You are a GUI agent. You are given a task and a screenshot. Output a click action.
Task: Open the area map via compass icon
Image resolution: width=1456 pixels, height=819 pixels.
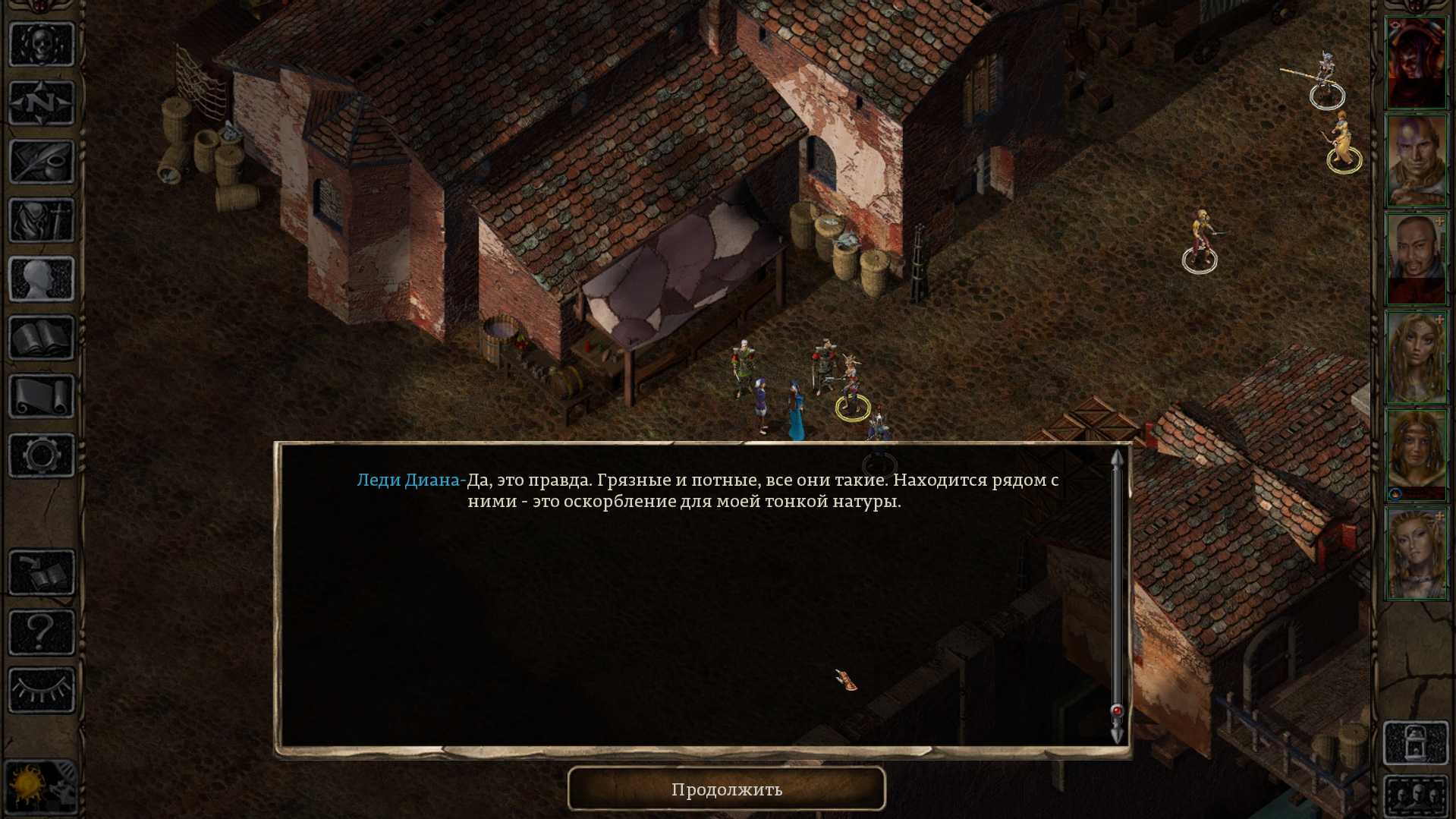tap(42, 102)
